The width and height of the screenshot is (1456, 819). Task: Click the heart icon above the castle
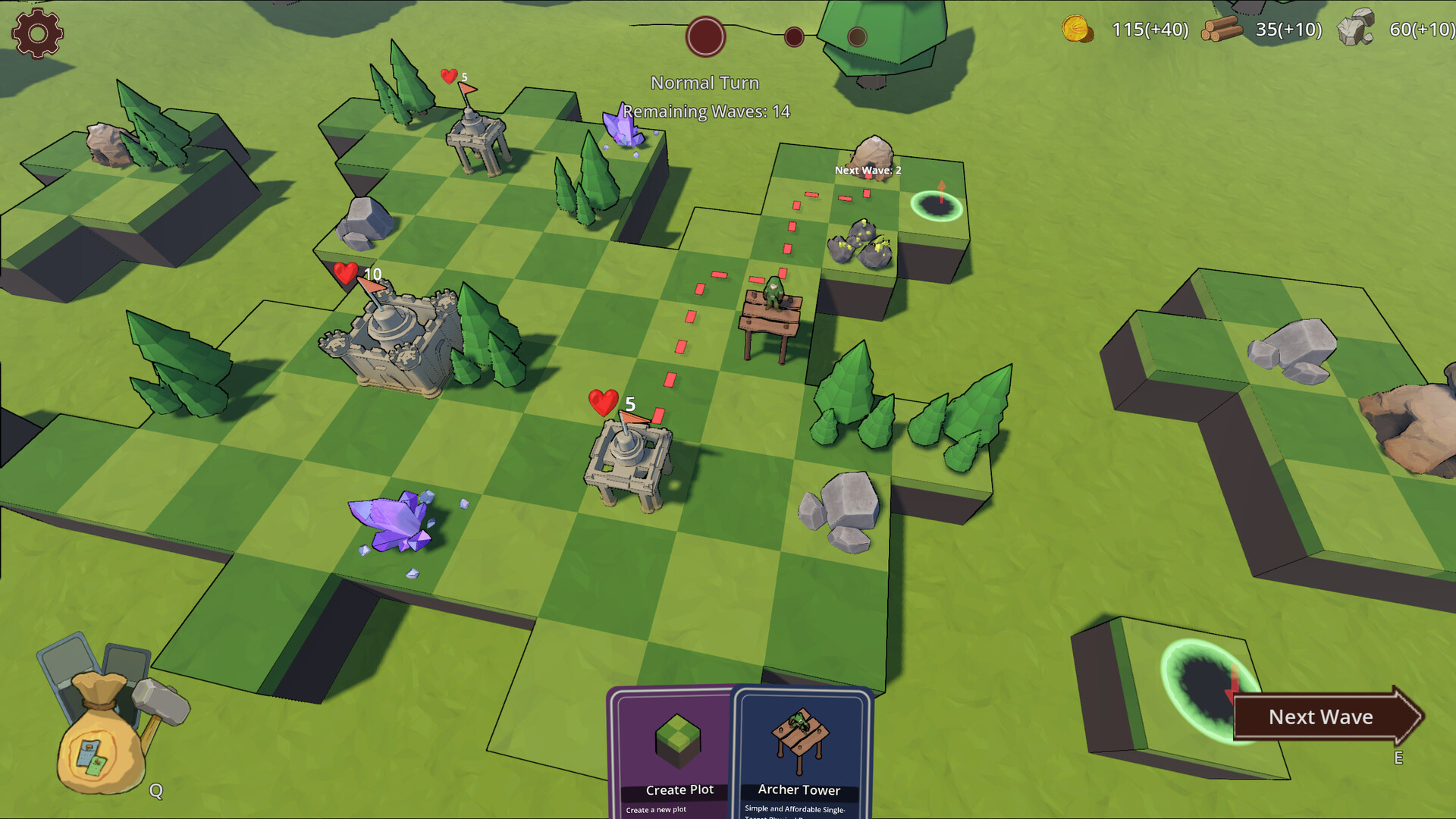345,273
